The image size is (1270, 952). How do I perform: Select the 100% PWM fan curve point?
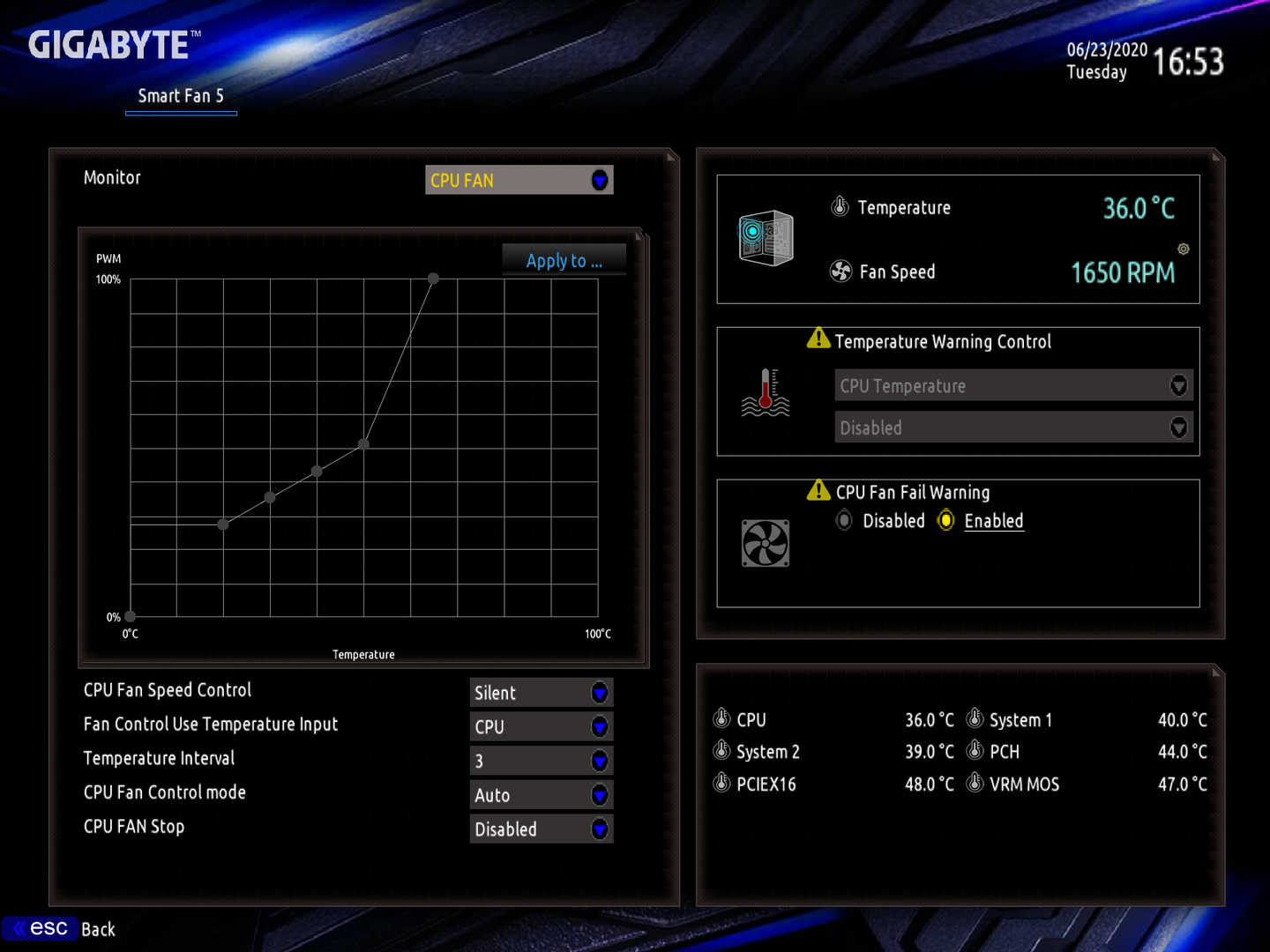tap(433, 279)
